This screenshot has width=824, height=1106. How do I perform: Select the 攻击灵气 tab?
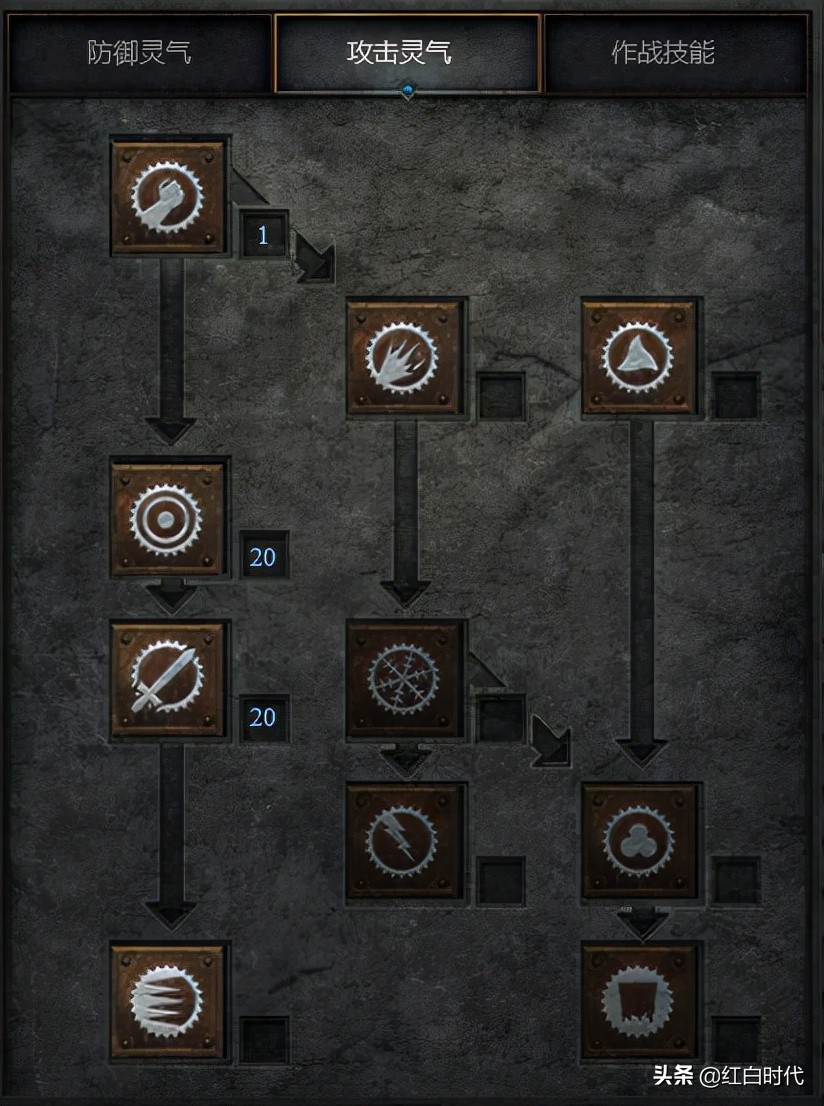pos(407,53)
